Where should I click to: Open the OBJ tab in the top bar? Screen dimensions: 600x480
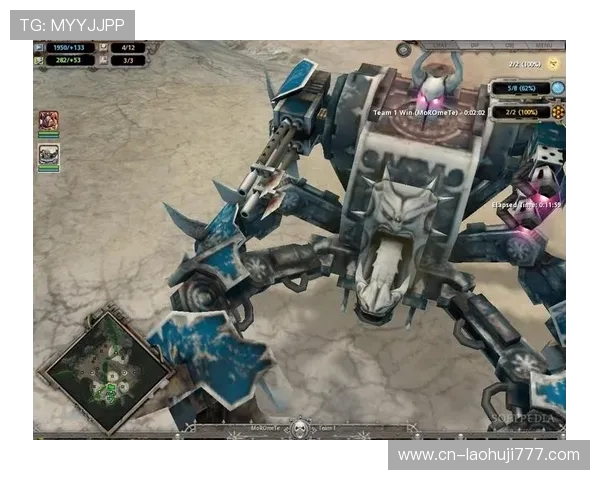pyautogui.click(x=509, y=45)
